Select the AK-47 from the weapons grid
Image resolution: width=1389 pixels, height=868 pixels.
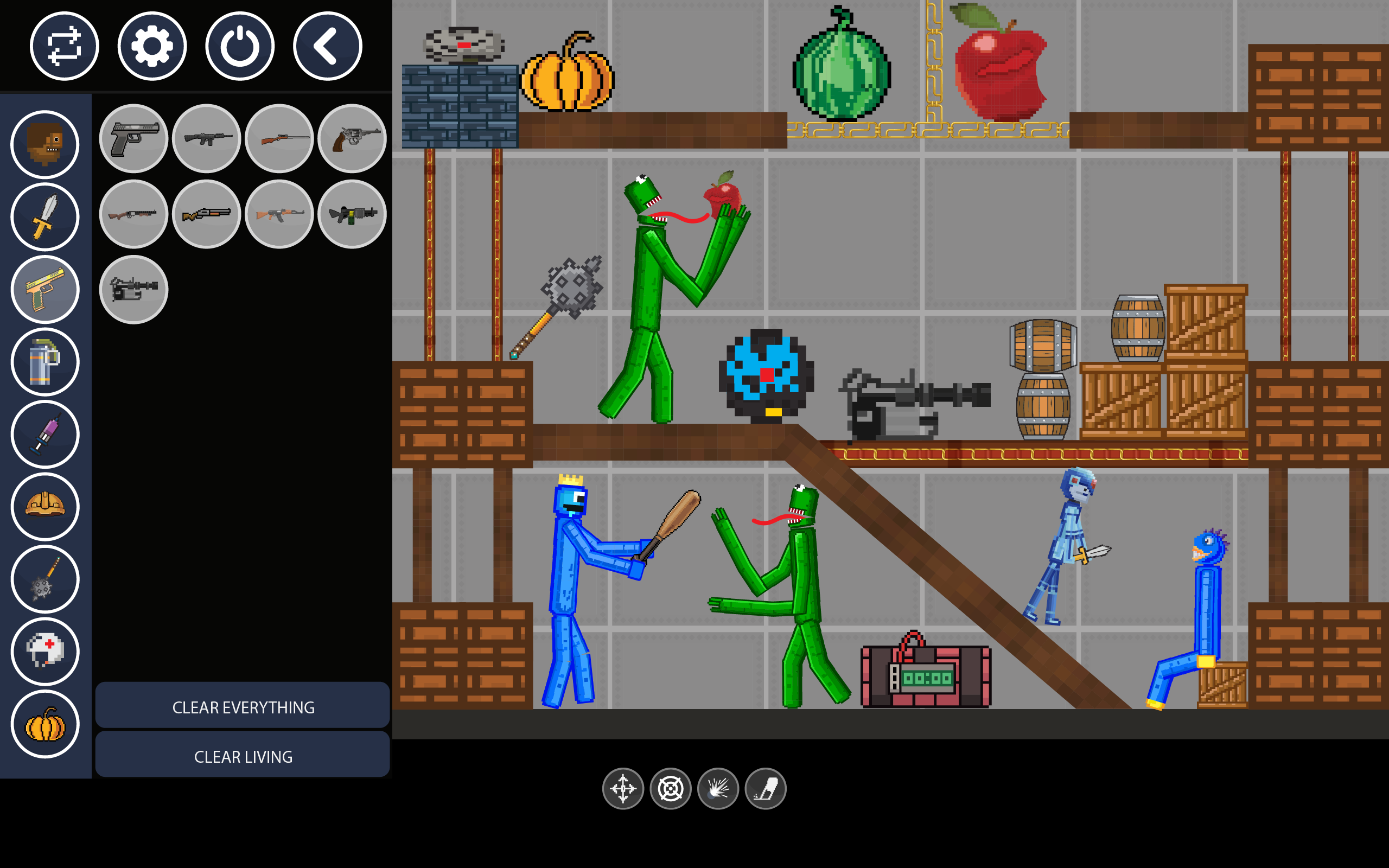point(279,215)
